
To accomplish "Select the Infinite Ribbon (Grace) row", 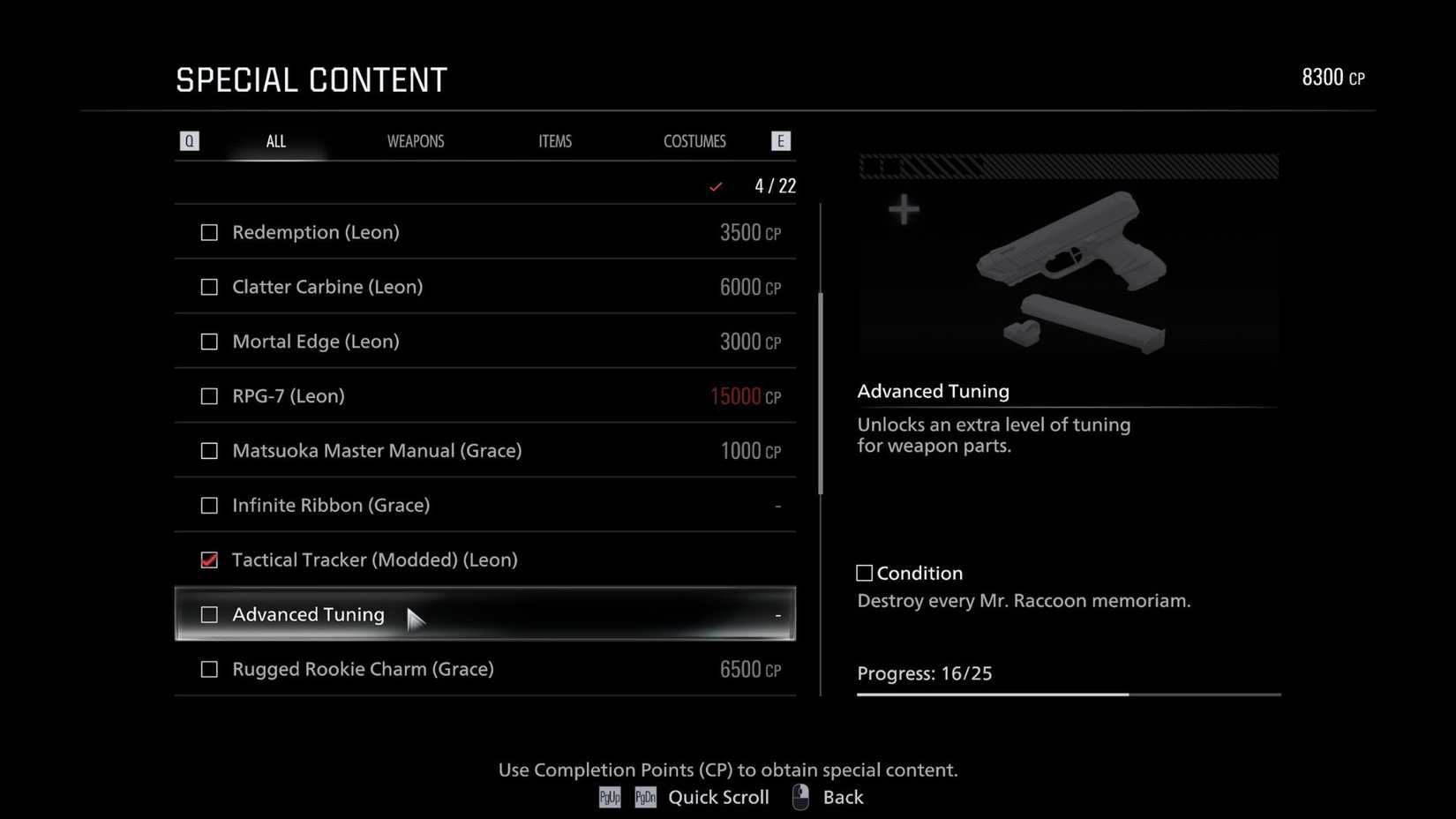I will coord(484,505).
